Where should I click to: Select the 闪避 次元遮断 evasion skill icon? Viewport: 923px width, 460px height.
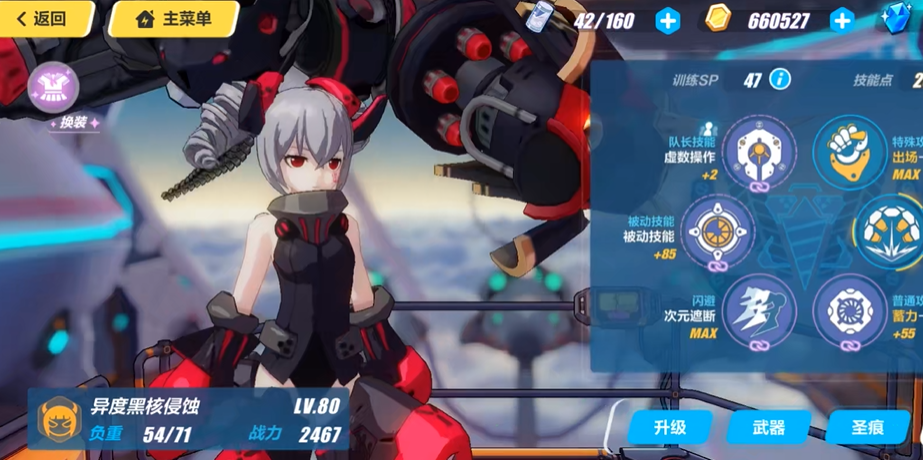[x=759, y=307]
